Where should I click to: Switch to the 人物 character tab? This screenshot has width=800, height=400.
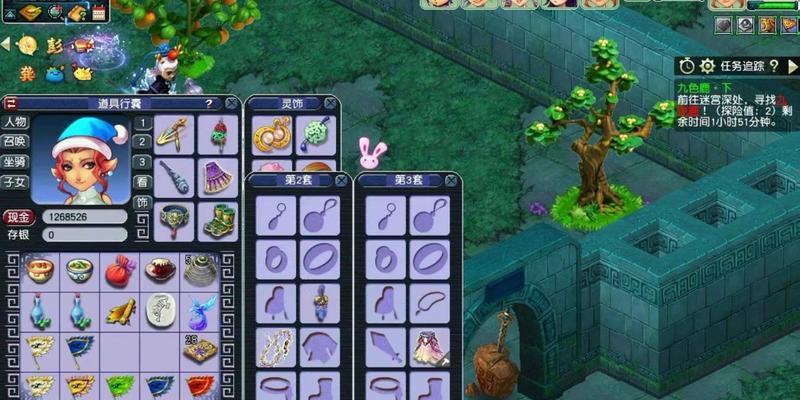click(15, 122)
